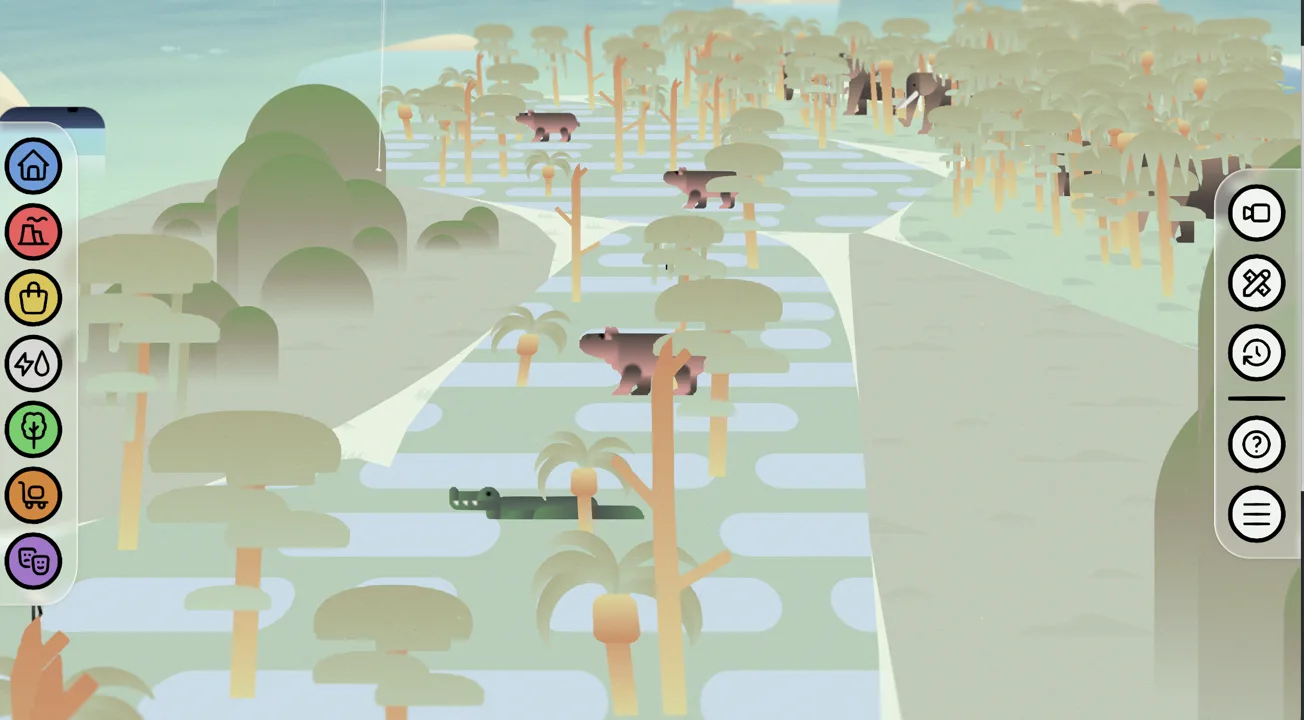Open the green tree planting tool
Image resolution: width=1304 pixels, height=720 pixels.
(x=34, y=429)
